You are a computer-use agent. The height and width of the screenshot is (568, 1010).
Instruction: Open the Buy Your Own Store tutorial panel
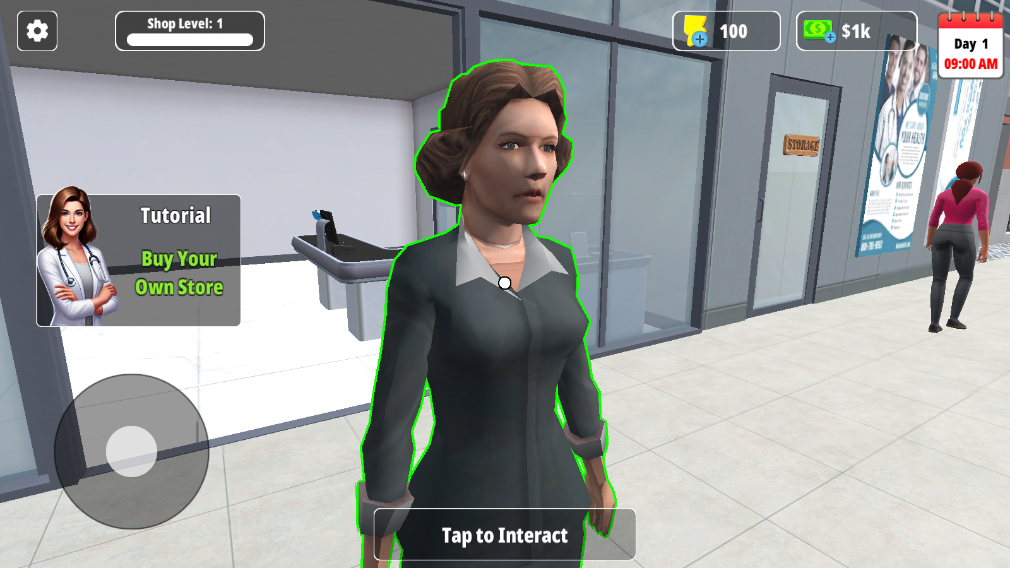pos(139,260)
